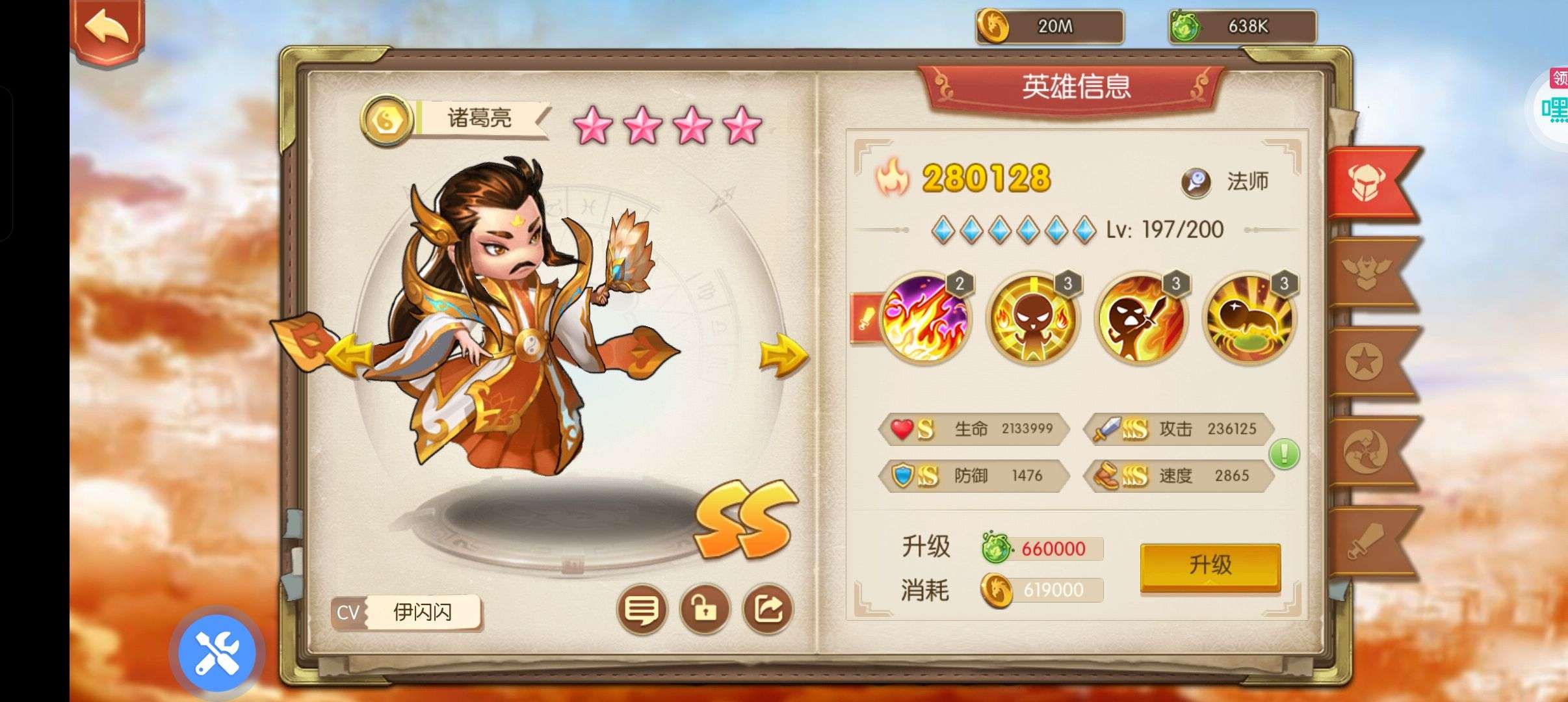Show the previous hero with left arrow
The image size is (1568, 702).
click(349, 357)
